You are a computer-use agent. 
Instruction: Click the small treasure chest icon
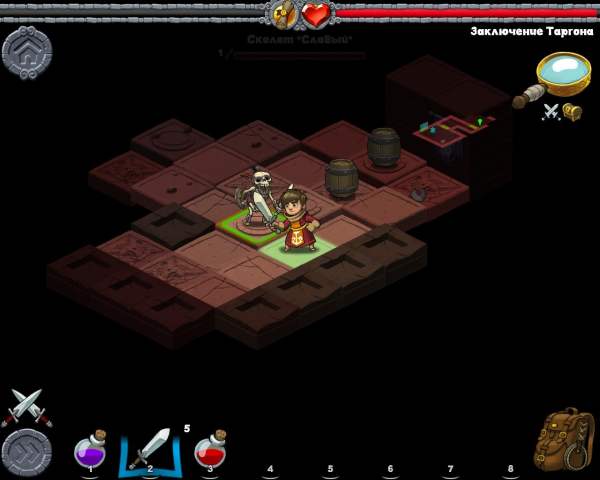573,112
